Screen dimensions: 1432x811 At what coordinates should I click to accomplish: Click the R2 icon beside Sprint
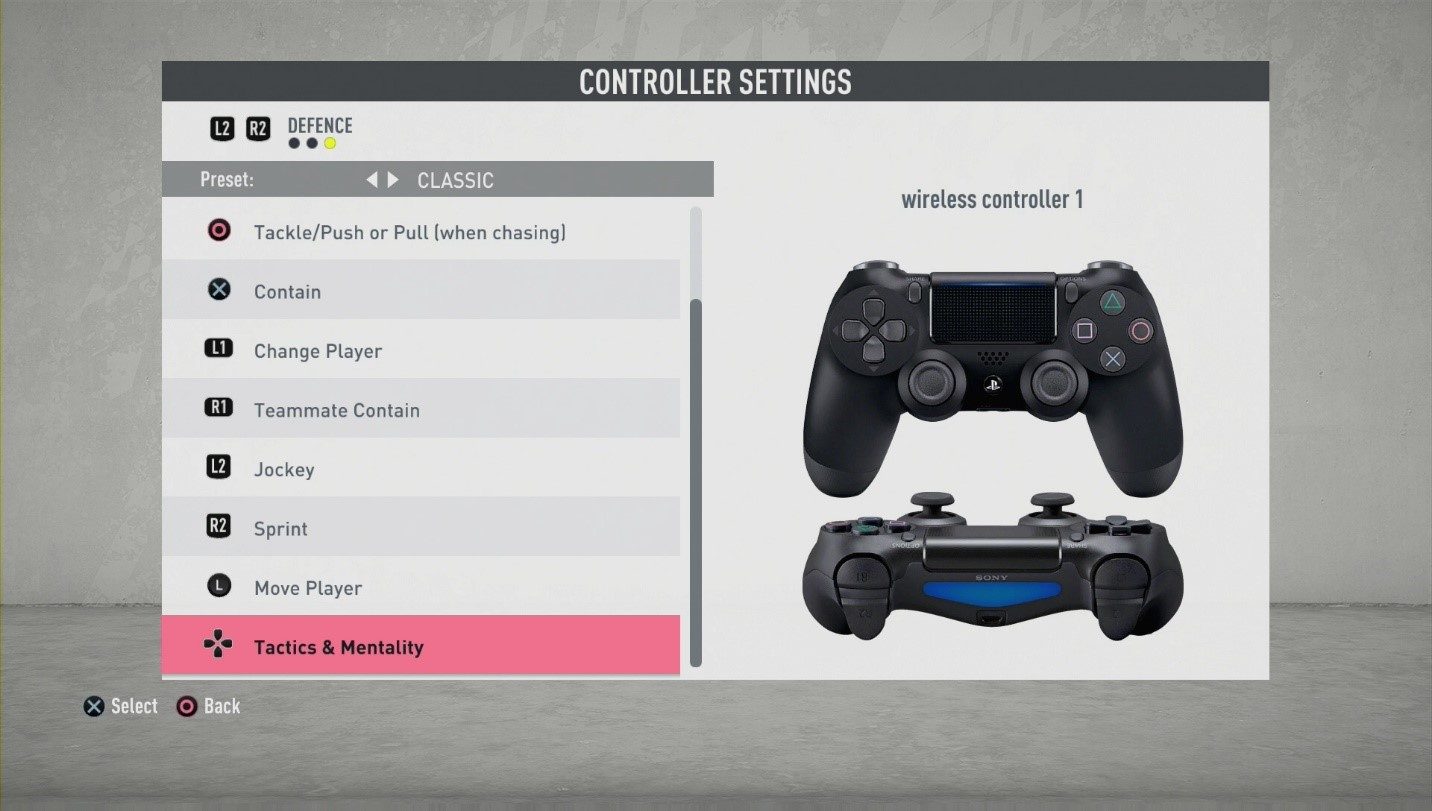tap(218, 526)
